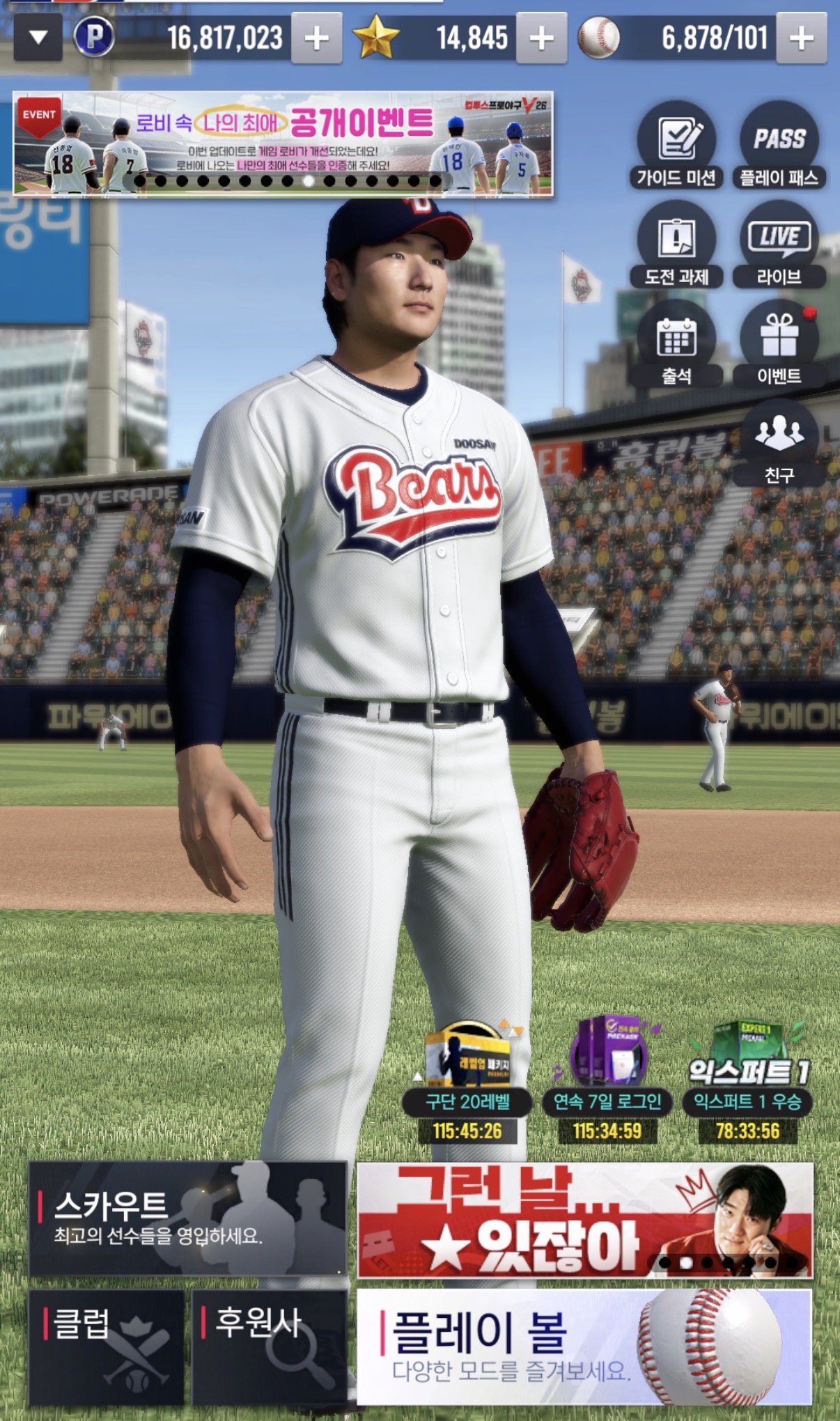Screen dimensions: 840x1421
Task: Add more P points with plus button
Action: point(316,38)
